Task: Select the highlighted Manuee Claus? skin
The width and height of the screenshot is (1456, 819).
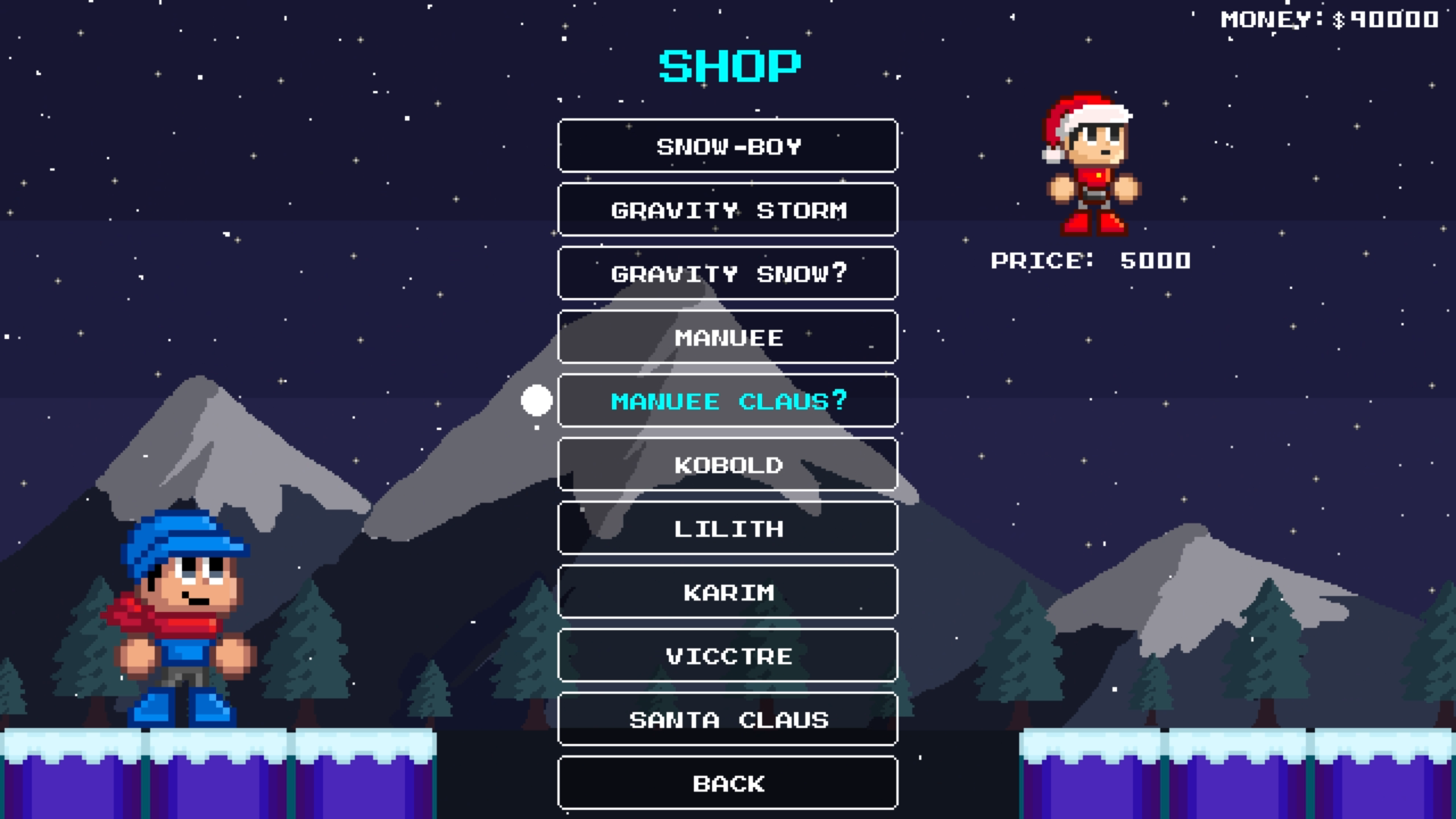Action: (726, 401)
